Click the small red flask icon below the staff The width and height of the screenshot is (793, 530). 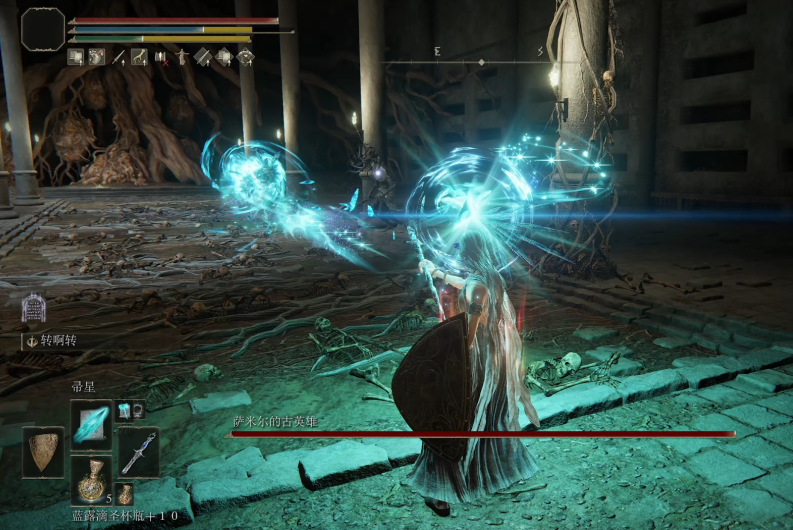coord(125,492)
